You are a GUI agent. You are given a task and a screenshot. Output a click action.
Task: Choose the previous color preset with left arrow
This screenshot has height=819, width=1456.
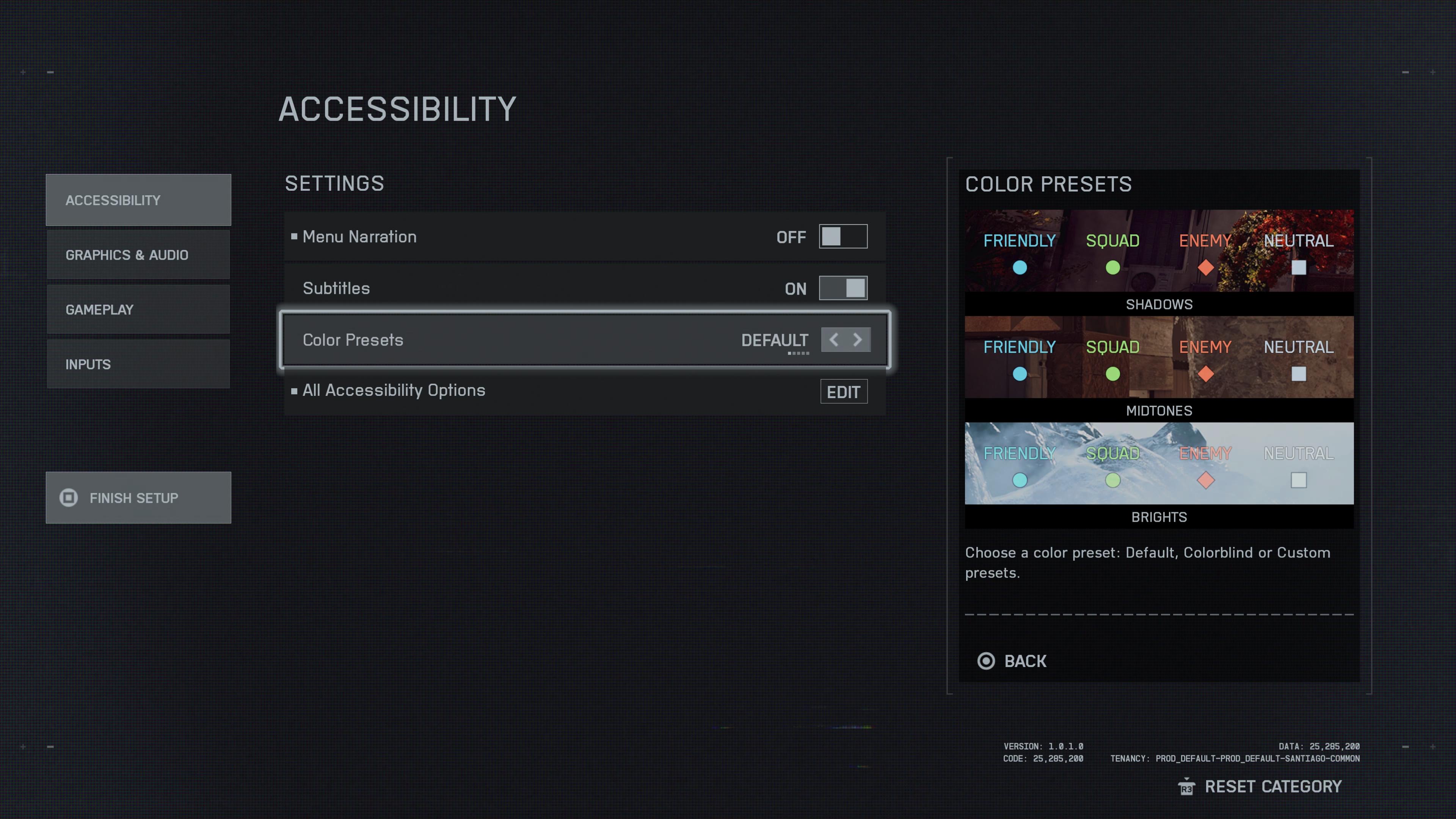tap(834, 340)
